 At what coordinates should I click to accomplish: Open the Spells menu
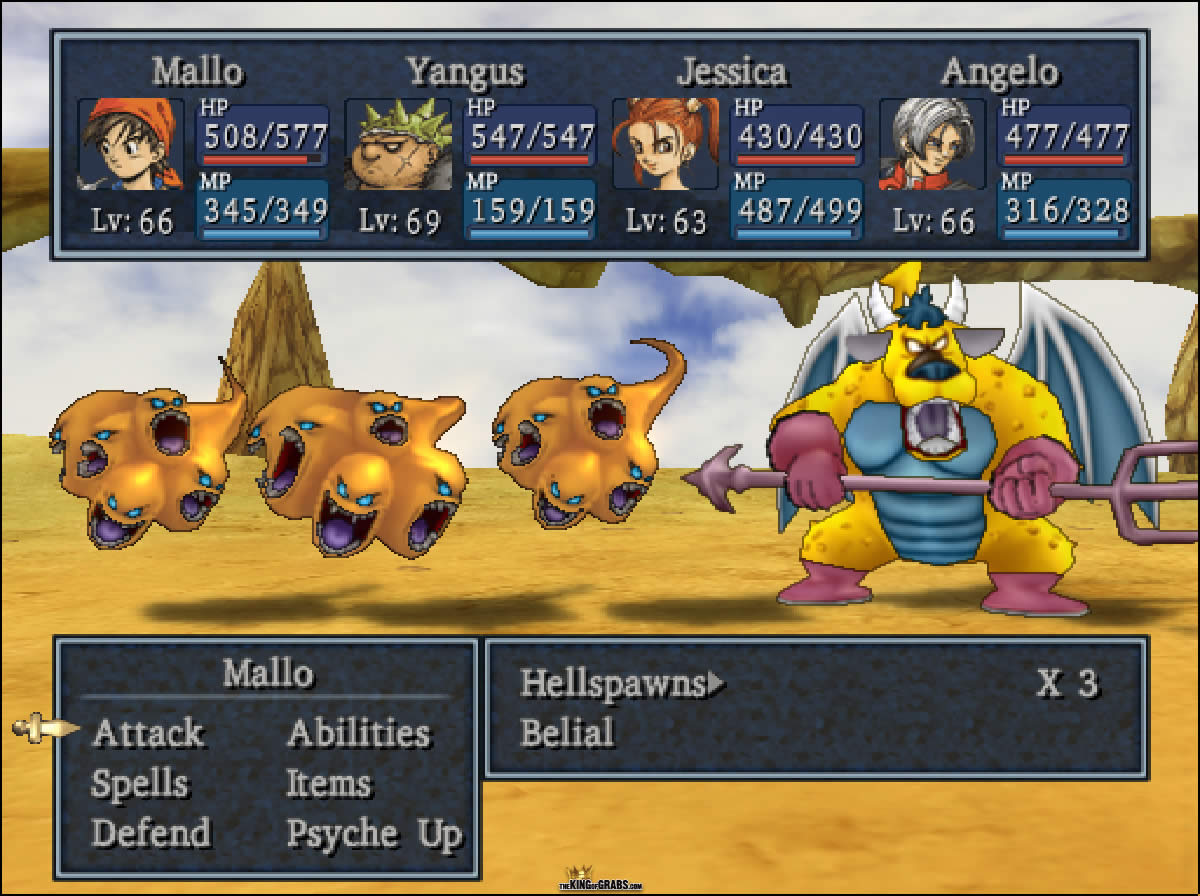click(x=140, y=784)
